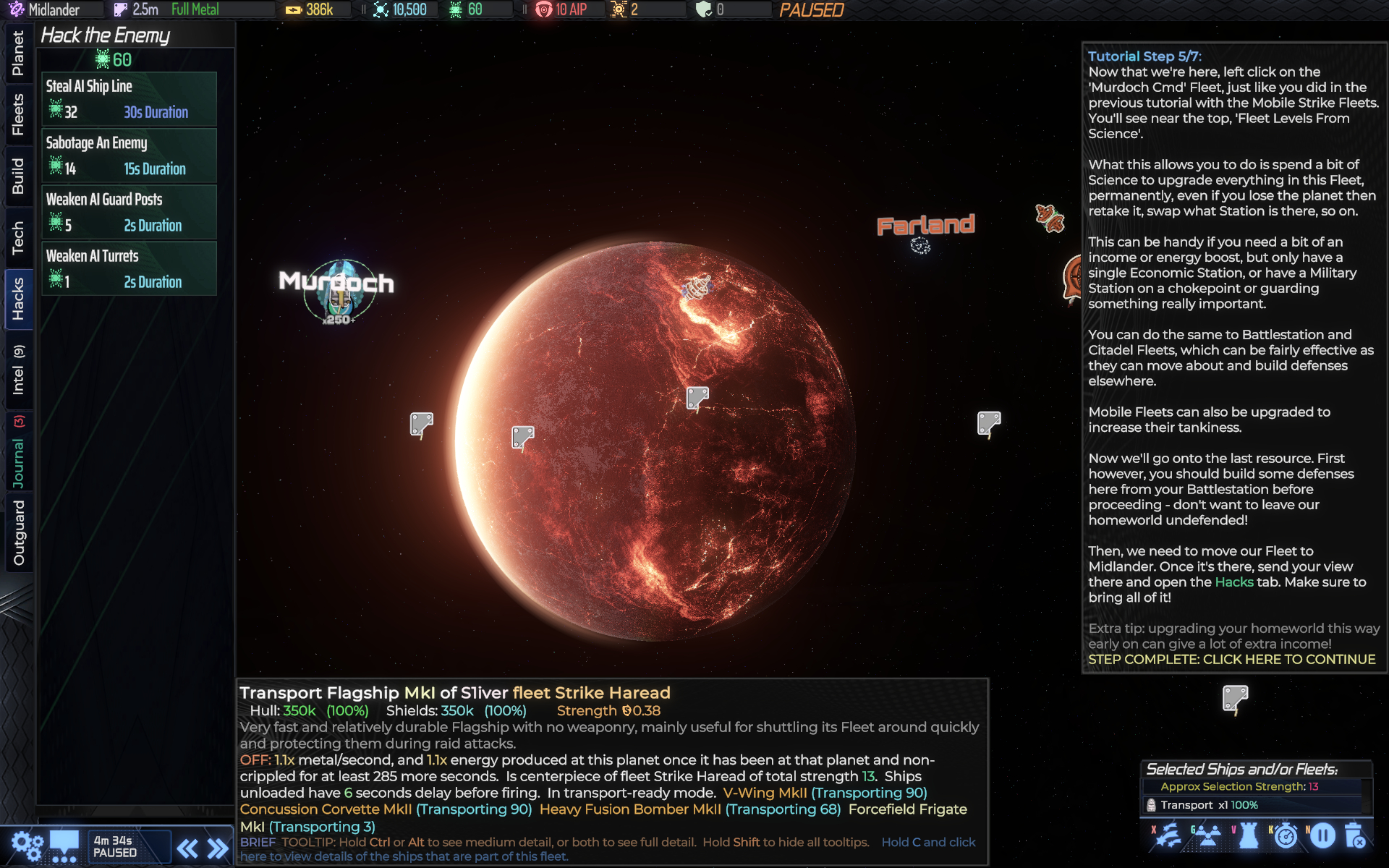Open the chat message bubble icon

click(x=64, y=846)
